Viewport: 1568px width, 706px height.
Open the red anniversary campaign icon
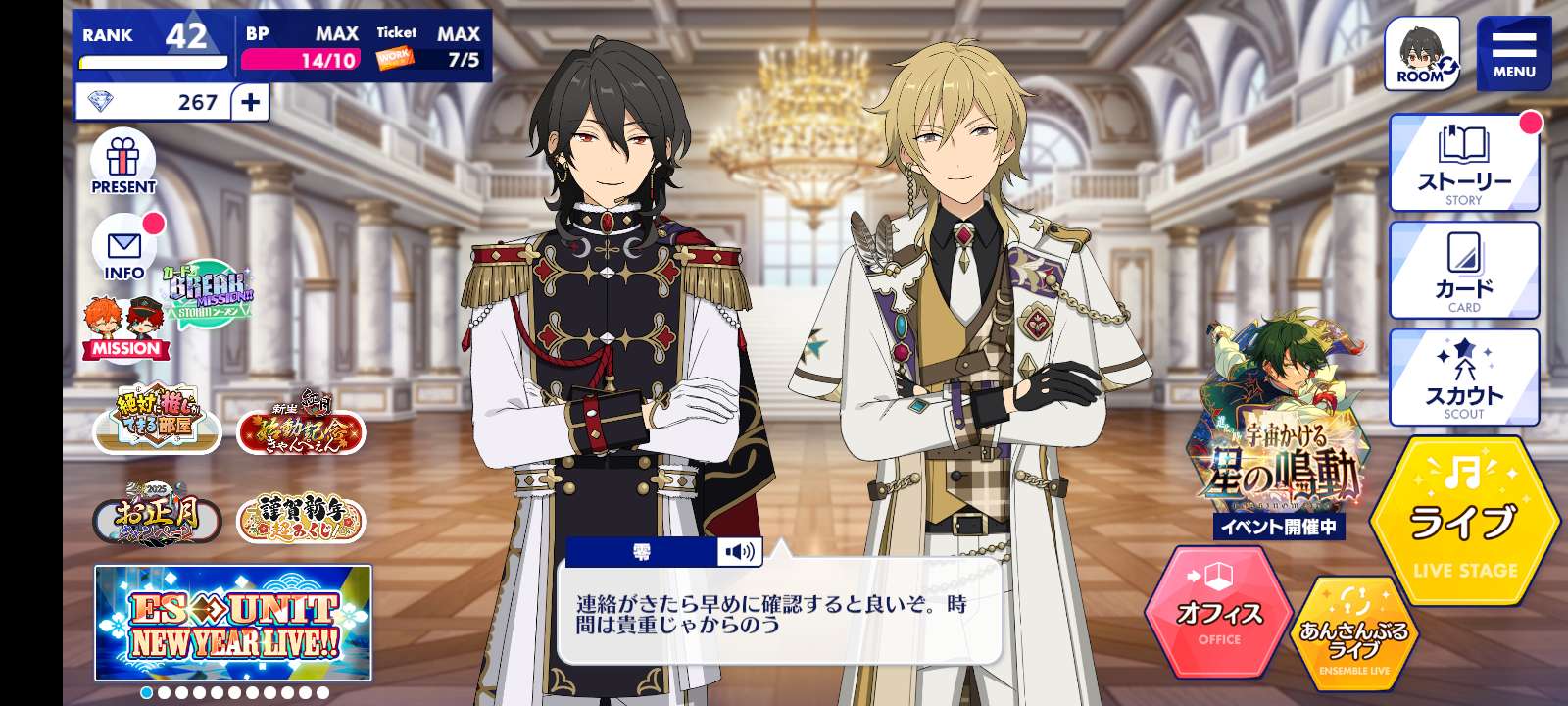pos(300,422)
